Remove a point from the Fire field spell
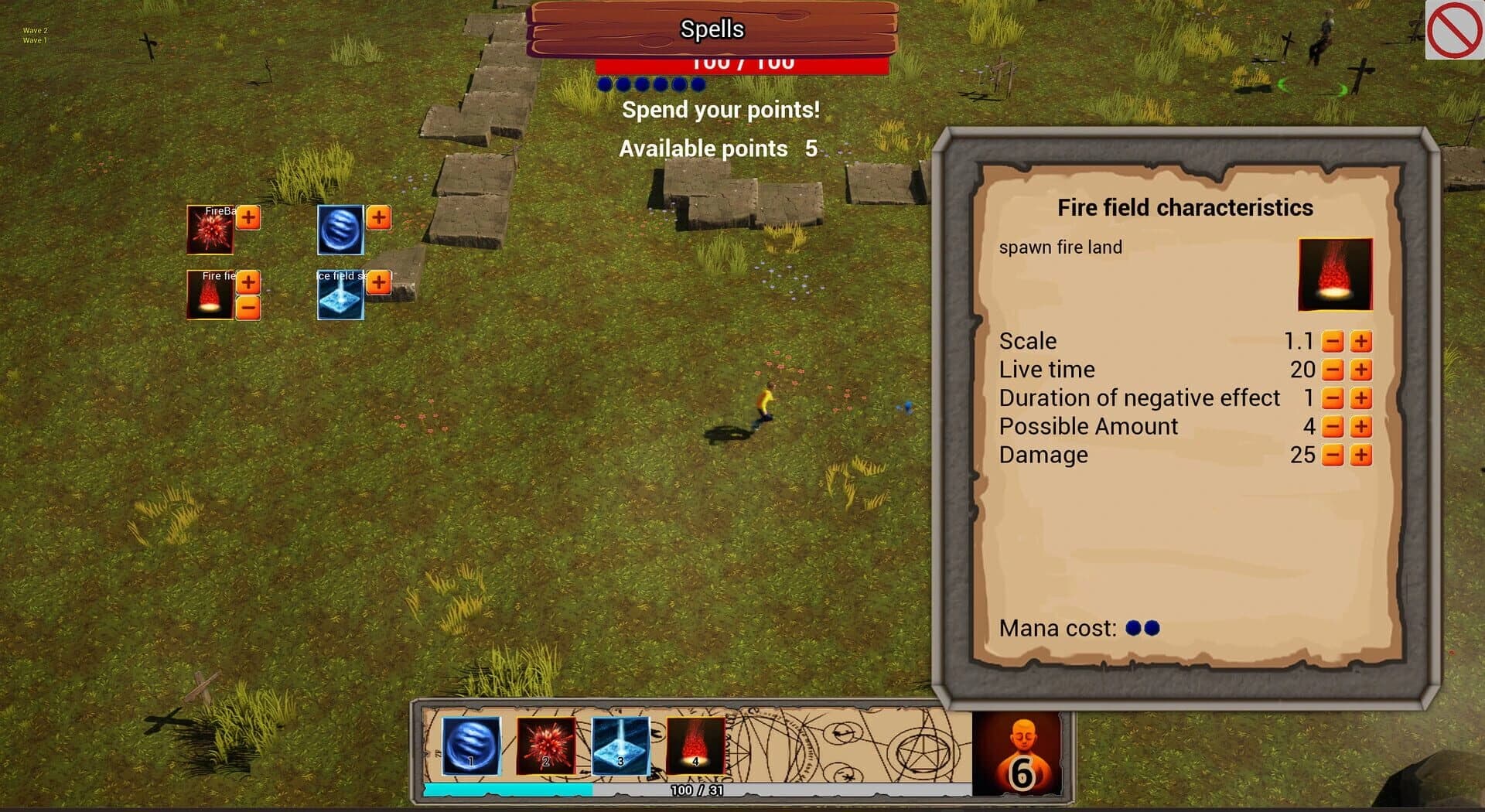 pyautogui.click(x=247, y=305)
